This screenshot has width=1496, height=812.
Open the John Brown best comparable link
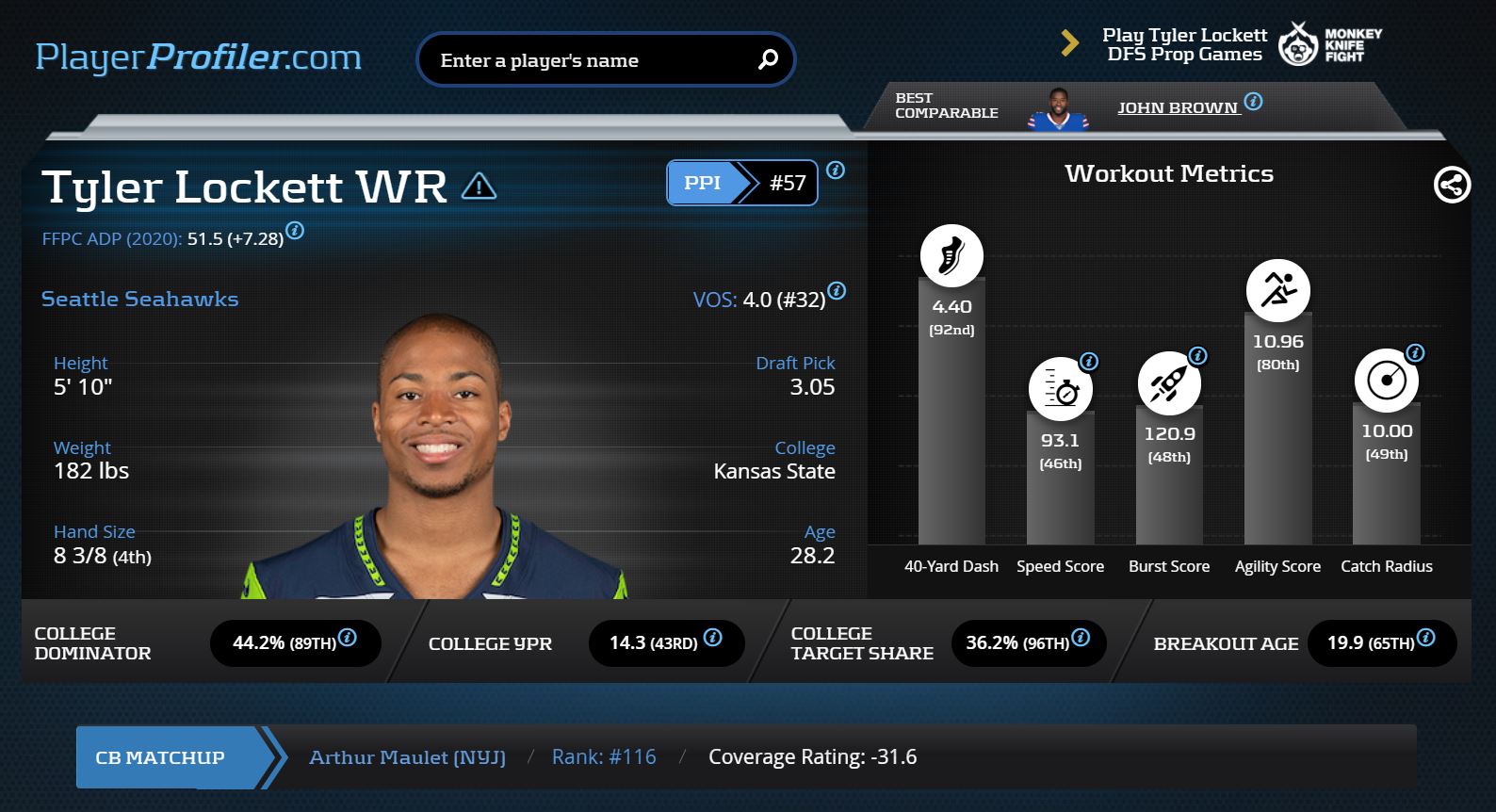pyautogui.click(x=1178, y=108)
